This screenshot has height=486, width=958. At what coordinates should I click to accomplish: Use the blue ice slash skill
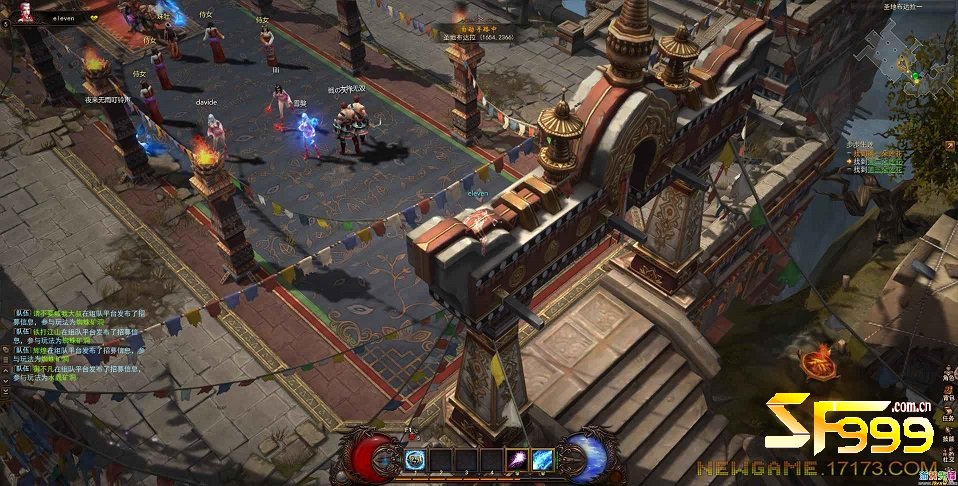pyautogui.click(x=543, y=459)
